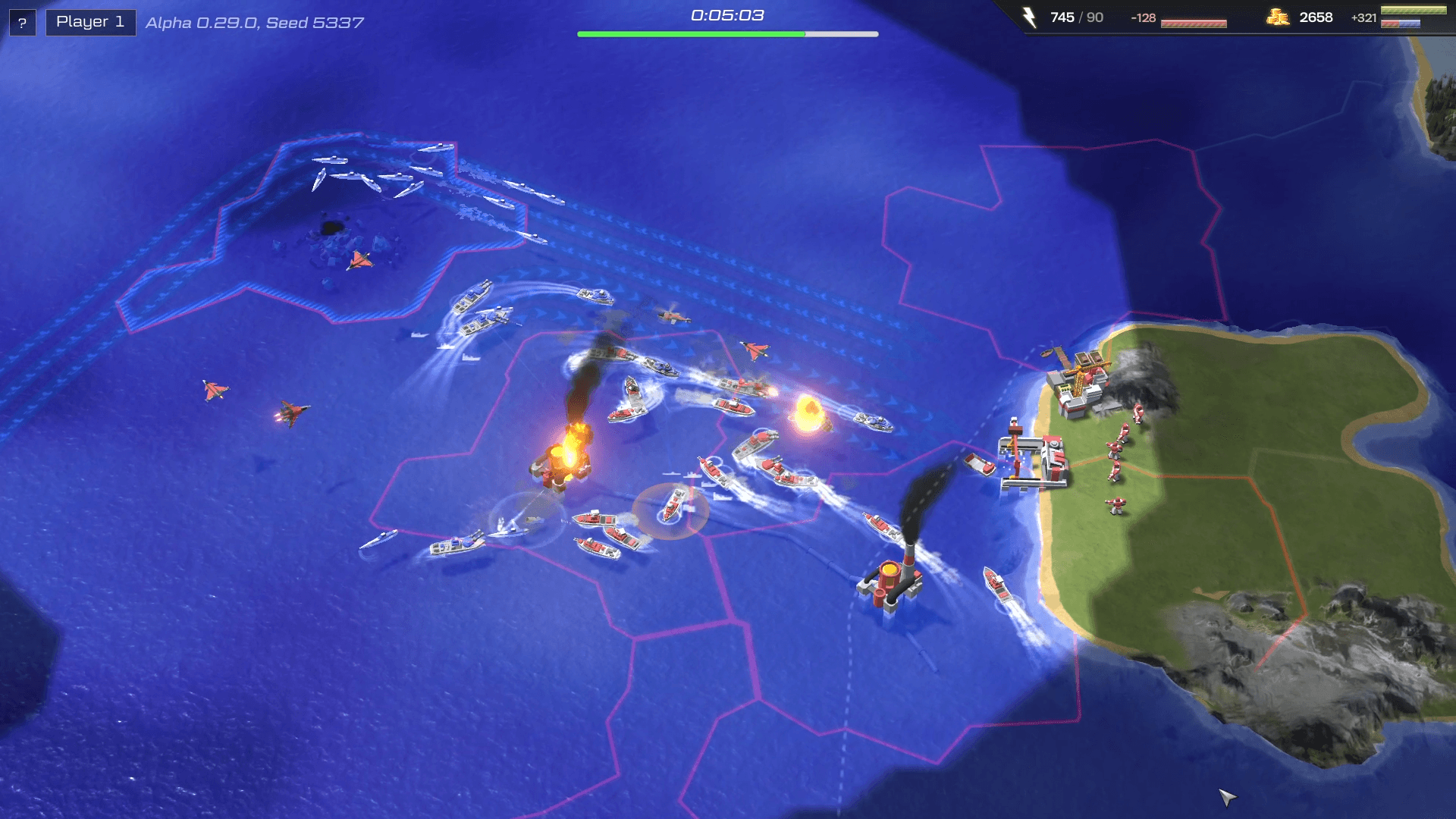Click the red energy consumption bar
1456x819 pixels.
pos(1194,23)
